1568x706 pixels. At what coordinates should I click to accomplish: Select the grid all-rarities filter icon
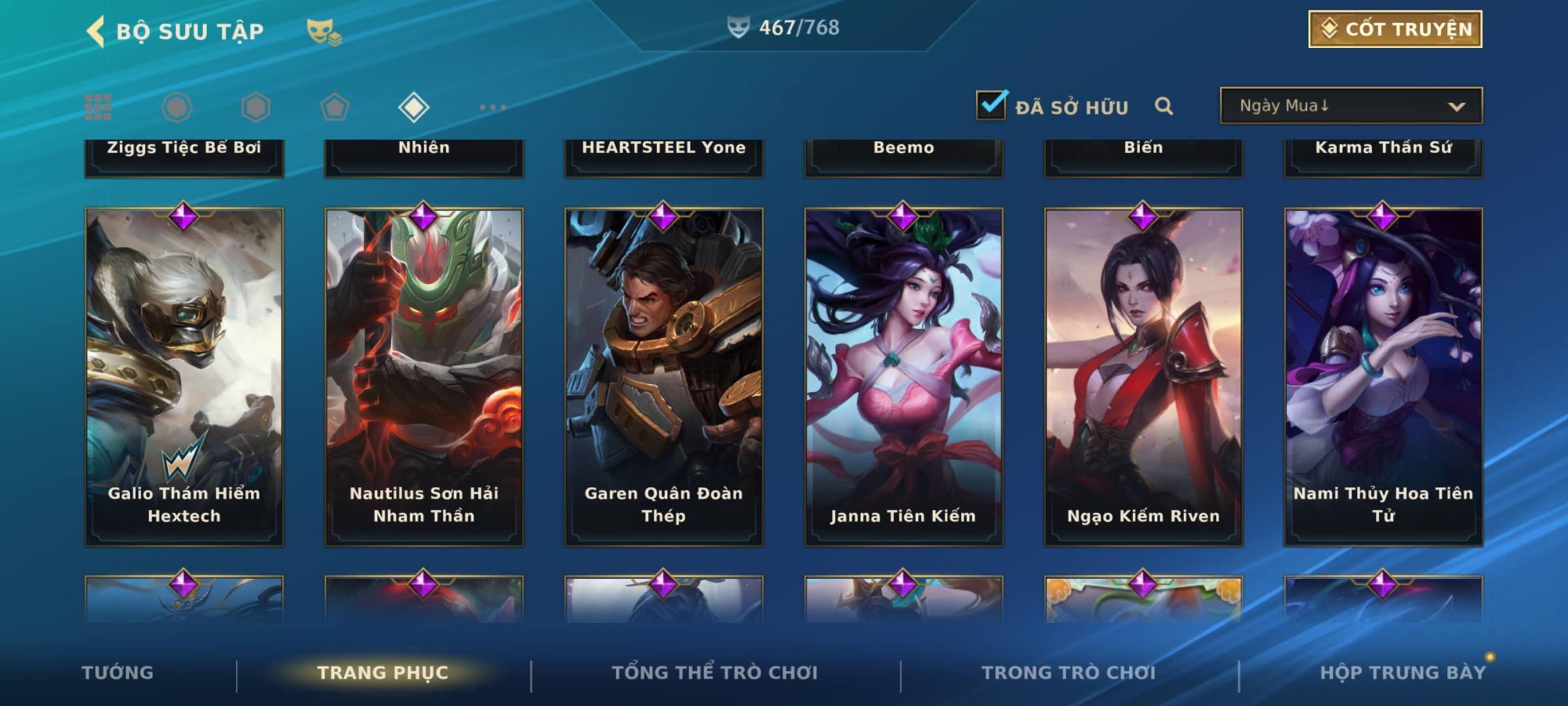coord(98,107)
